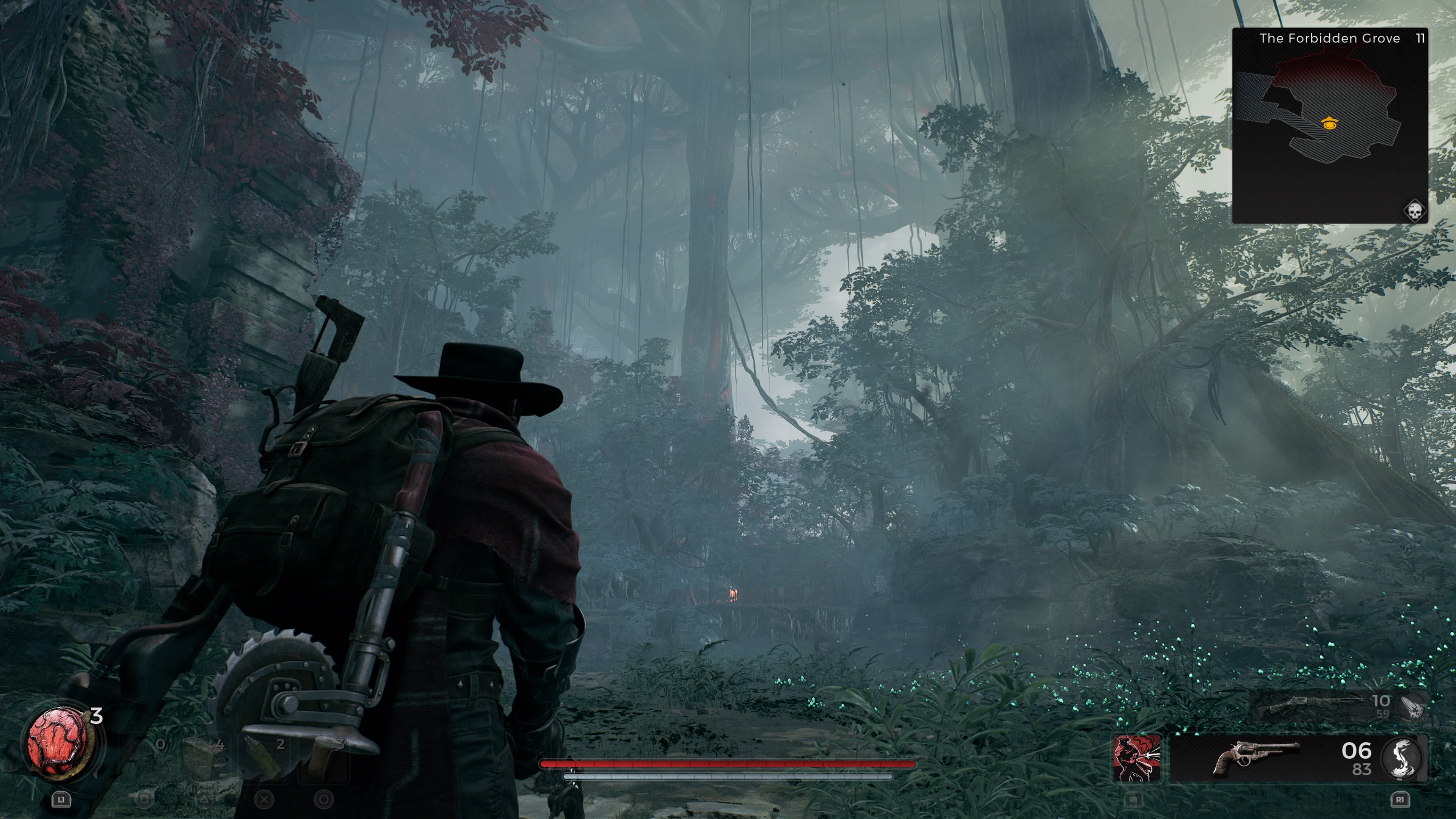Click the orange player marker on minimap
1456x819 pixels.
(1329, 123)
